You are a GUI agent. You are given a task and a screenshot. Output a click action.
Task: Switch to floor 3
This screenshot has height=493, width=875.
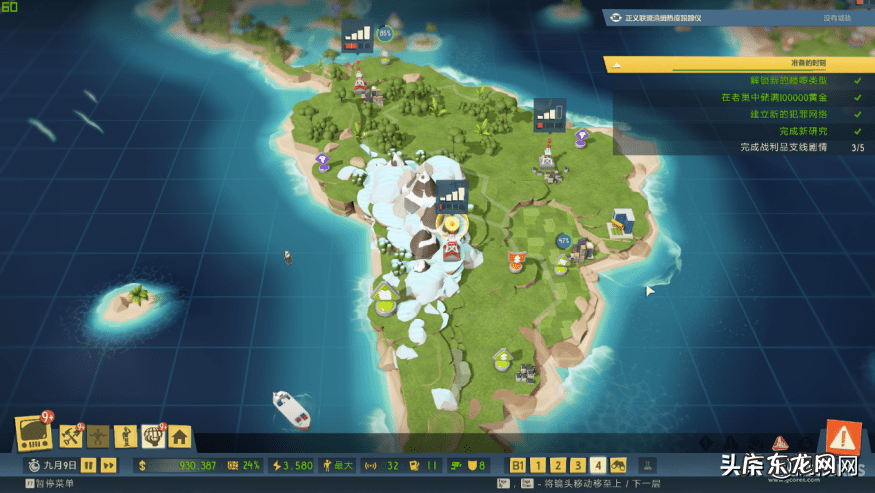coord(578,465)
